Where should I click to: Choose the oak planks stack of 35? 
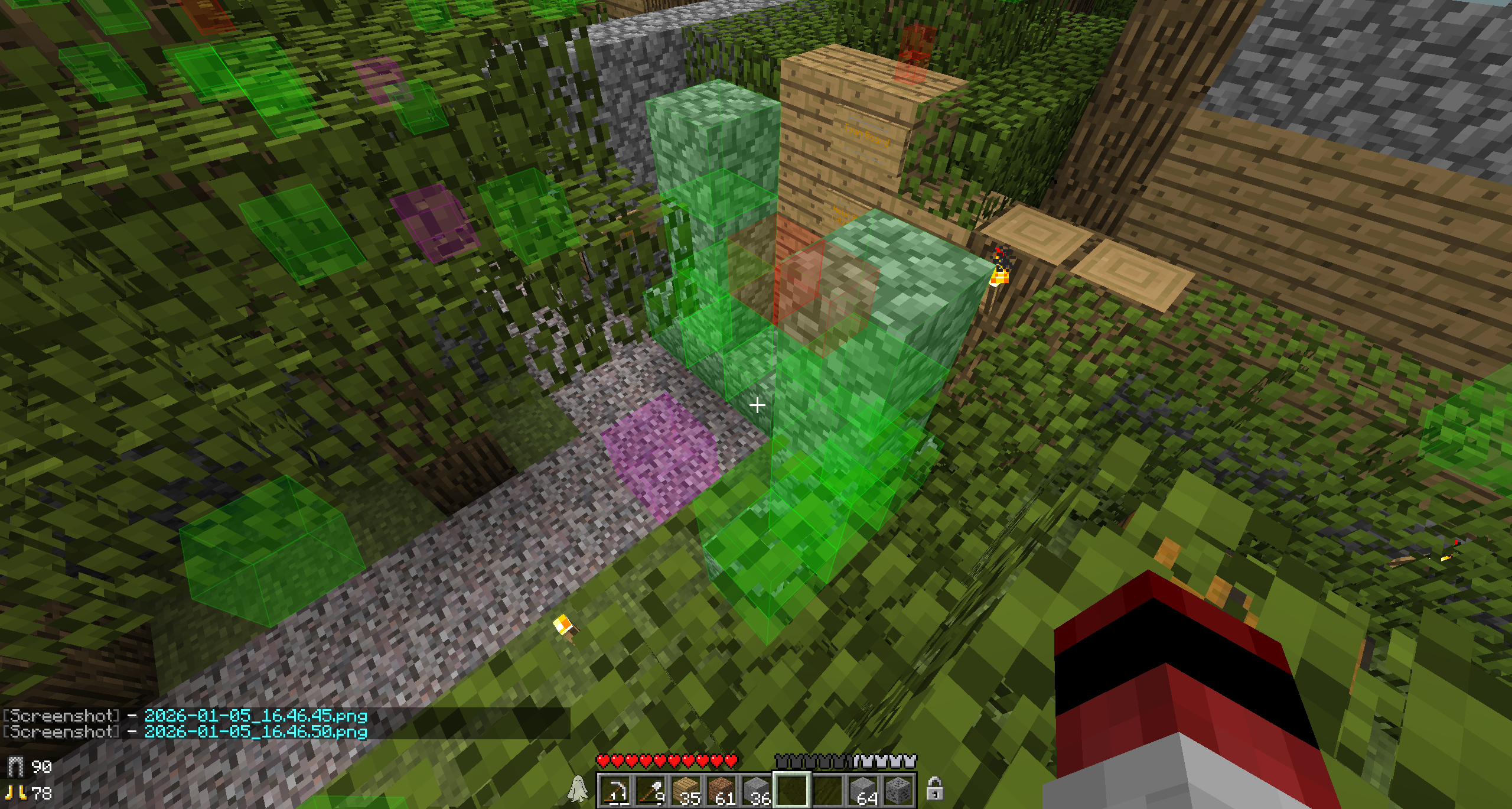pos(686,790)
